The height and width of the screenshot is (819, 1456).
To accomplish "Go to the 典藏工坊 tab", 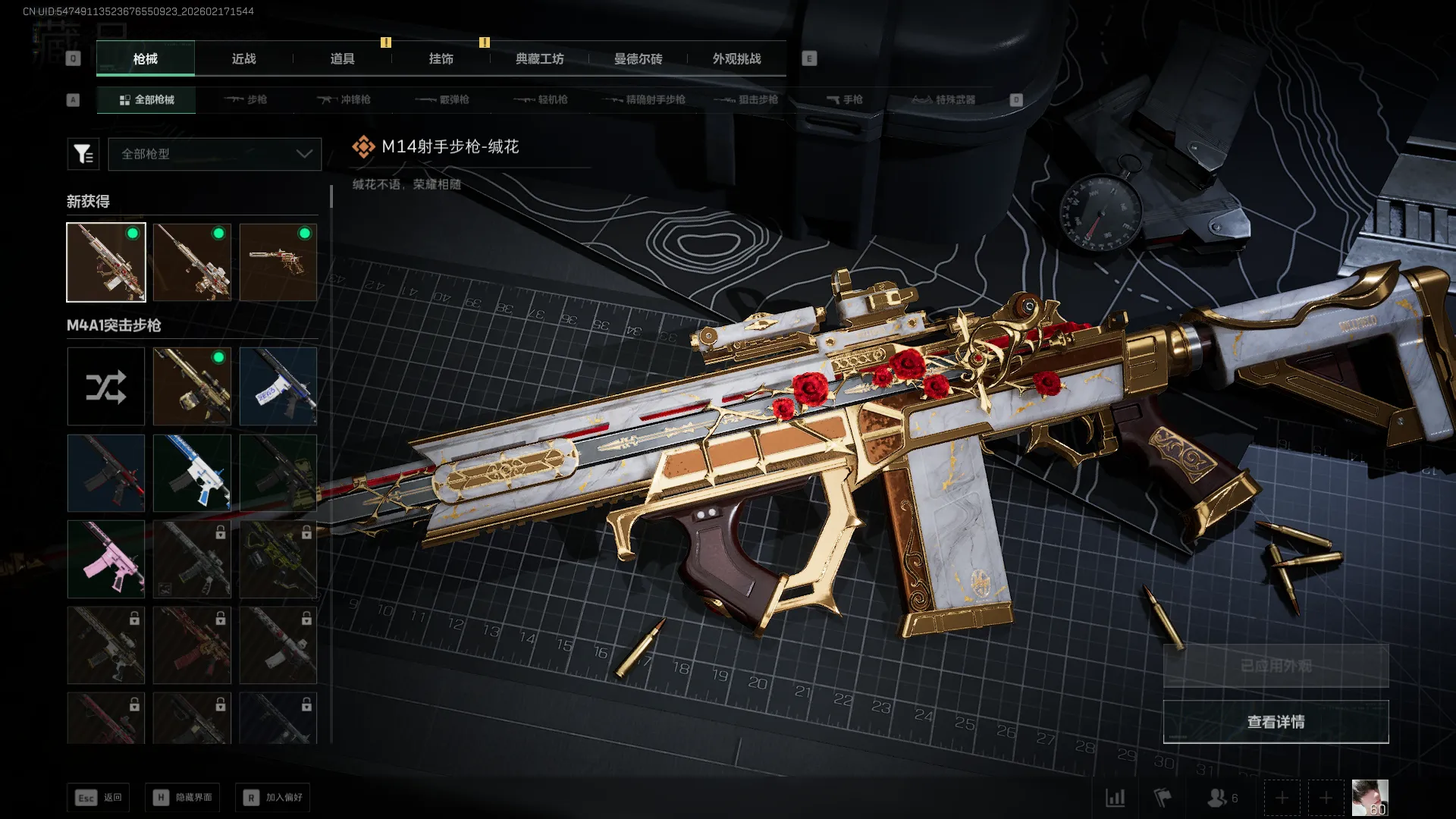I will point(539,58).
